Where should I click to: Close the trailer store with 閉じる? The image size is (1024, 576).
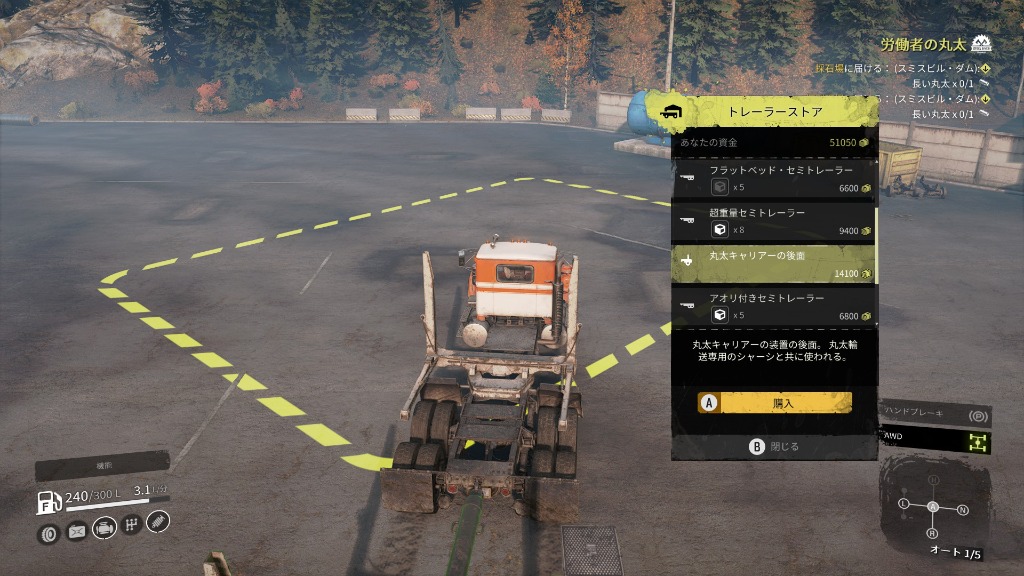(775, 447)
